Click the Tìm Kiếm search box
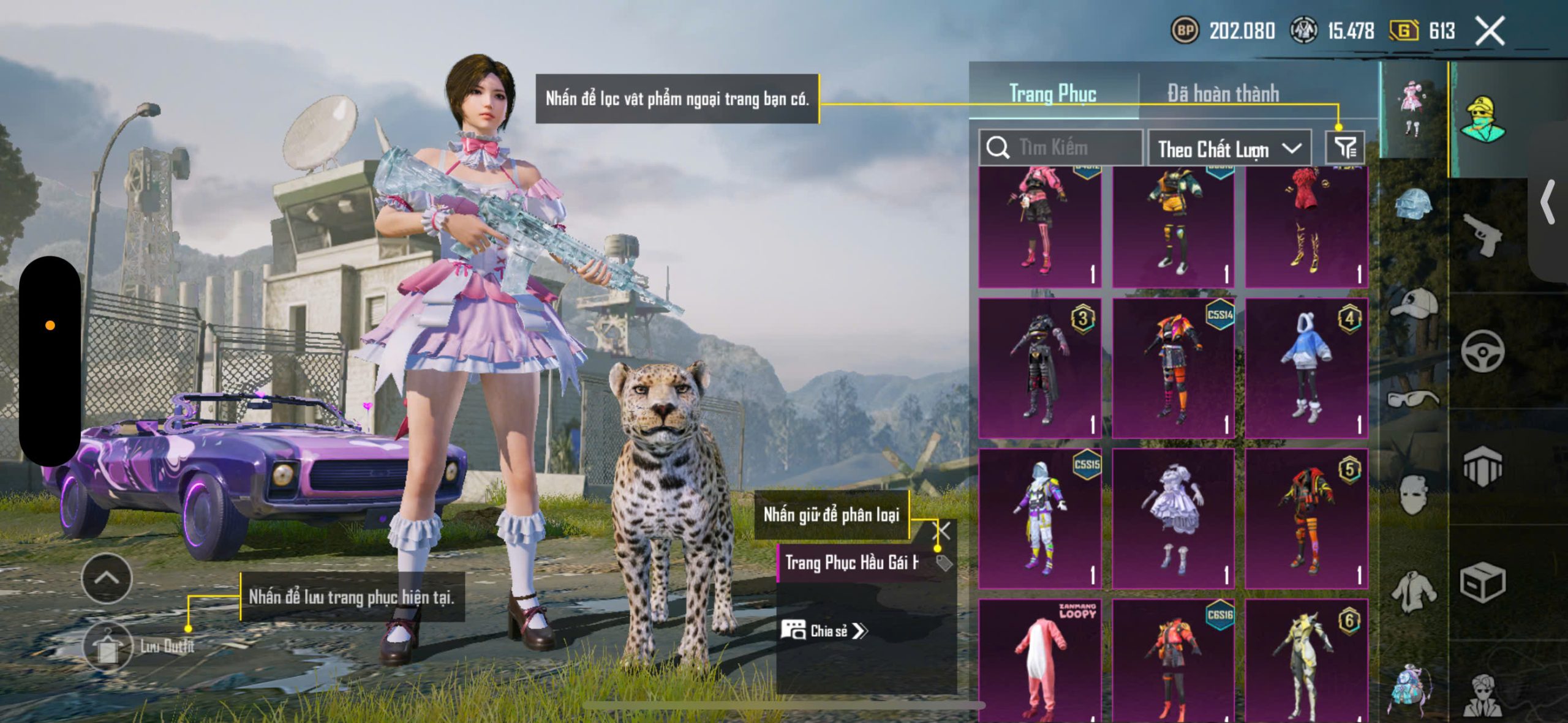1568x723 pixels. [1061, 148]
